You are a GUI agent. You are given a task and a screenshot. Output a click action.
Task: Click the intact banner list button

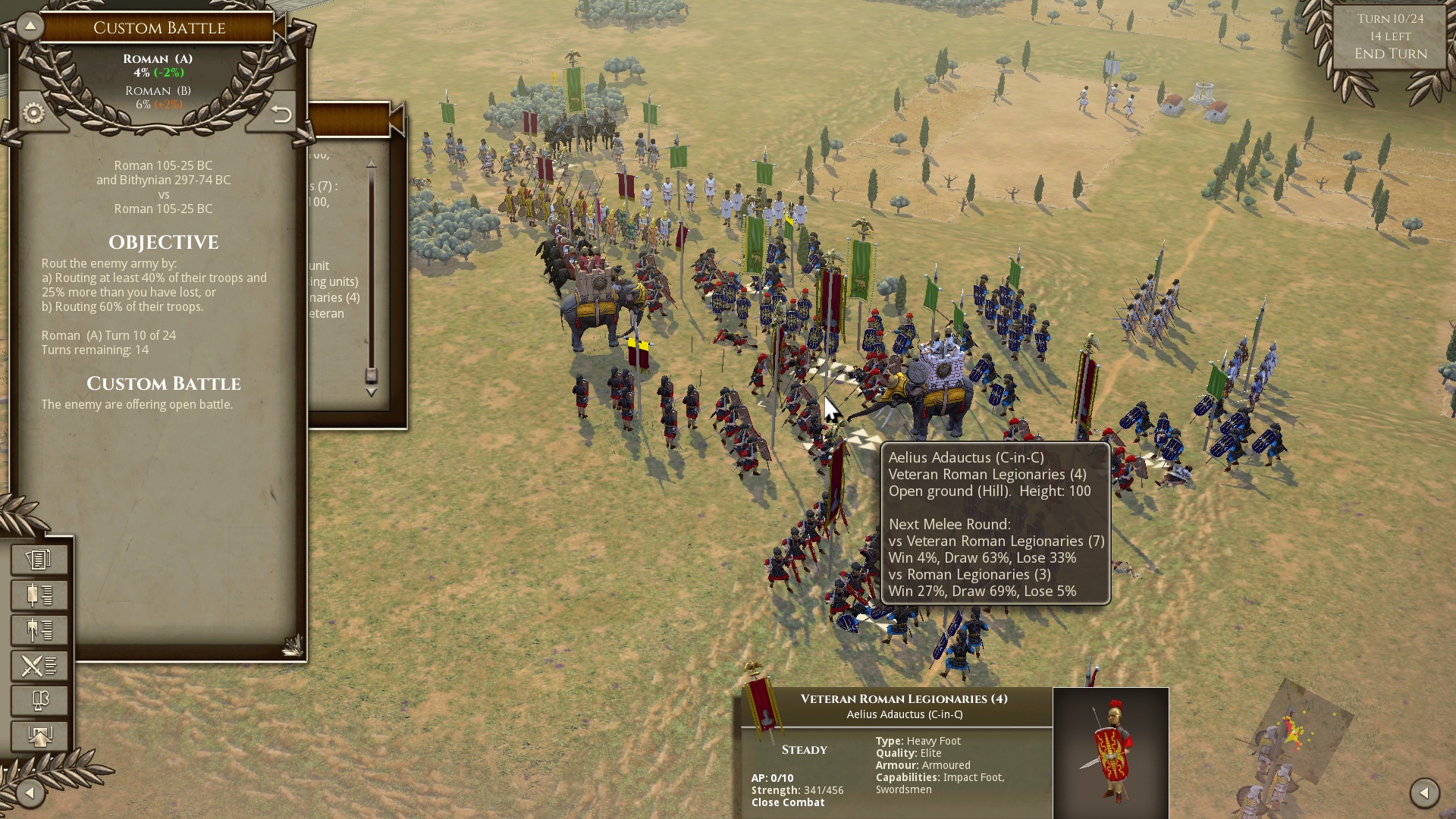click(x=39, y=595)
